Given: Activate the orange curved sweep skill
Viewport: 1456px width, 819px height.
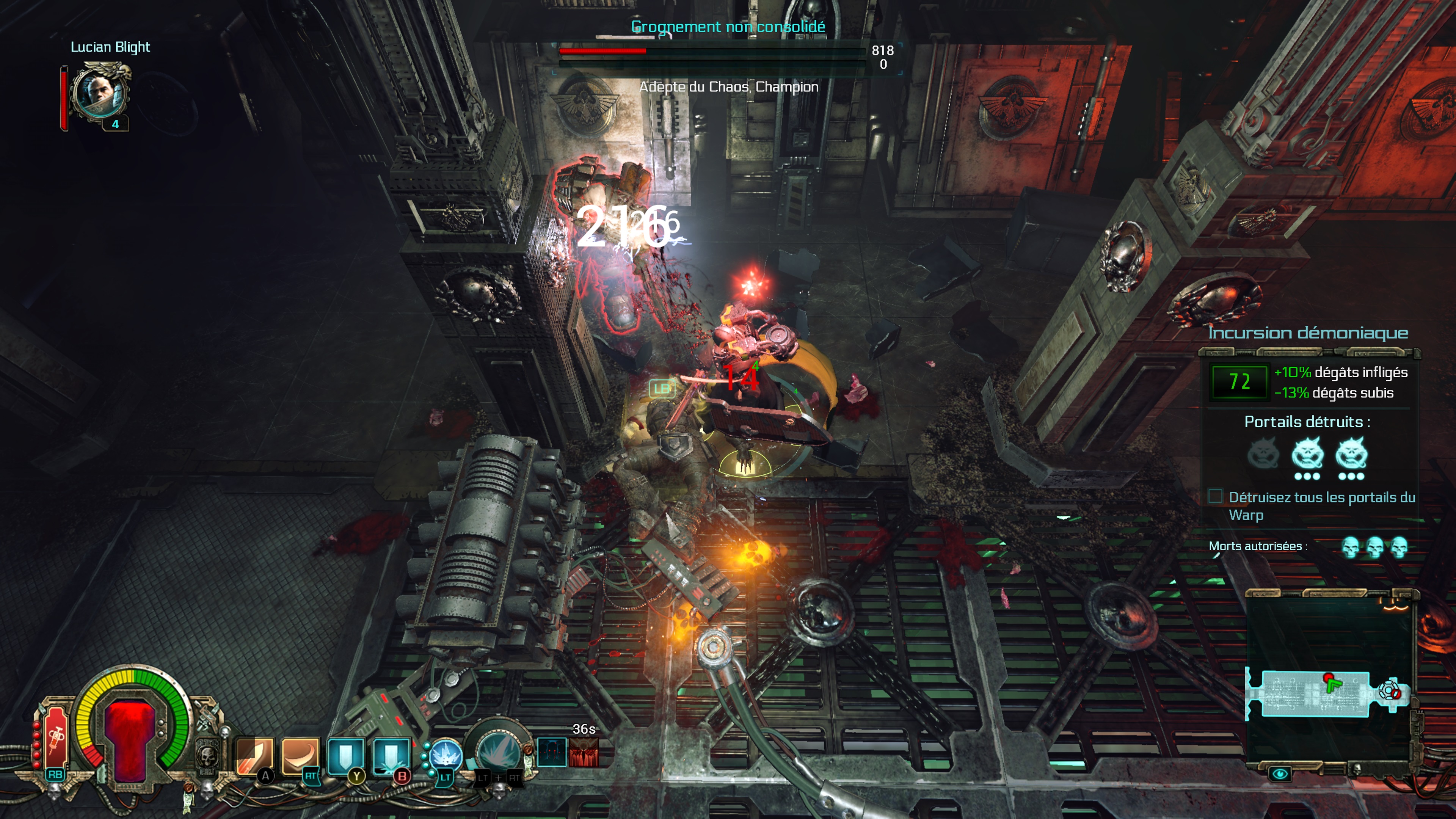Looking at the screenshot, I should (300, 755).
